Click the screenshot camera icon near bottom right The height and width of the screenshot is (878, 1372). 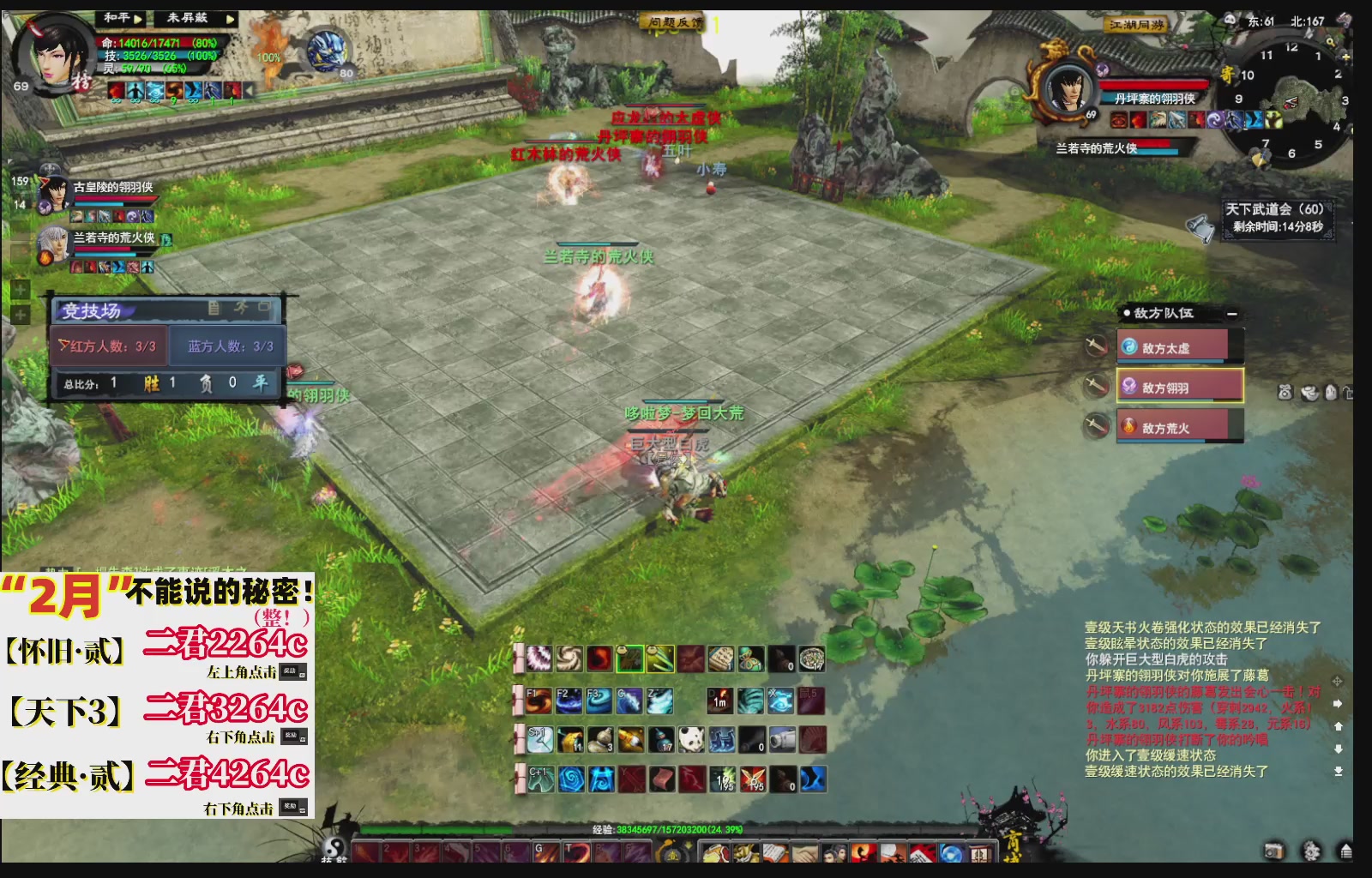1273,849
